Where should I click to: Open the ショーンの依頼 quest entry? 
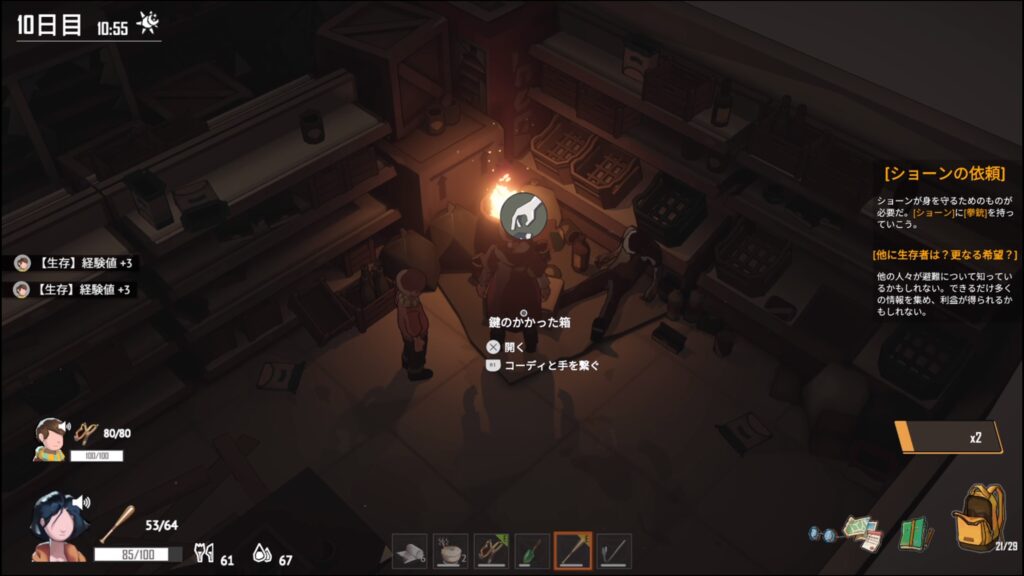coord(944,174)
